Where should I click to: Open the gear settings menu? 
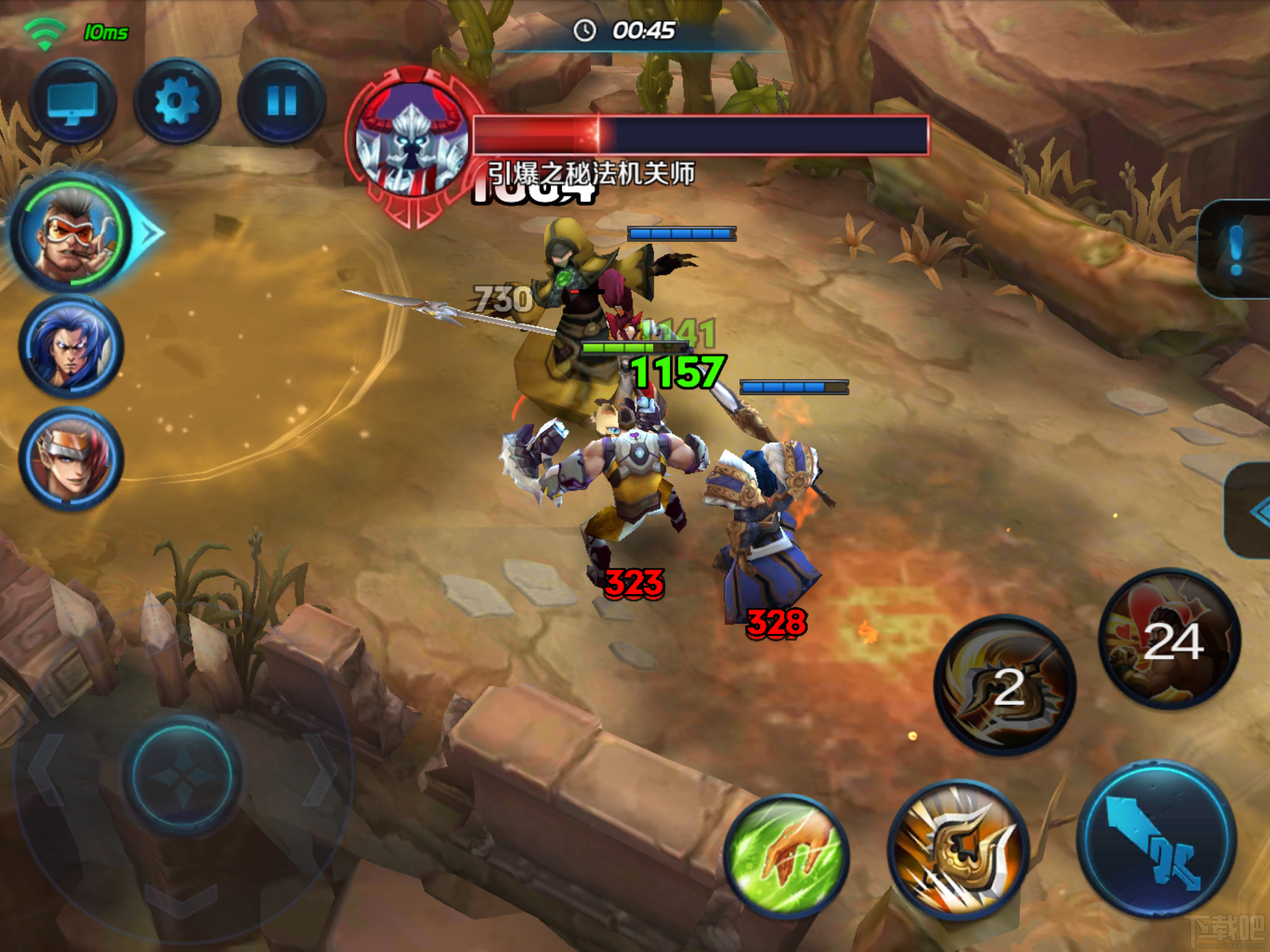[177, 102]
